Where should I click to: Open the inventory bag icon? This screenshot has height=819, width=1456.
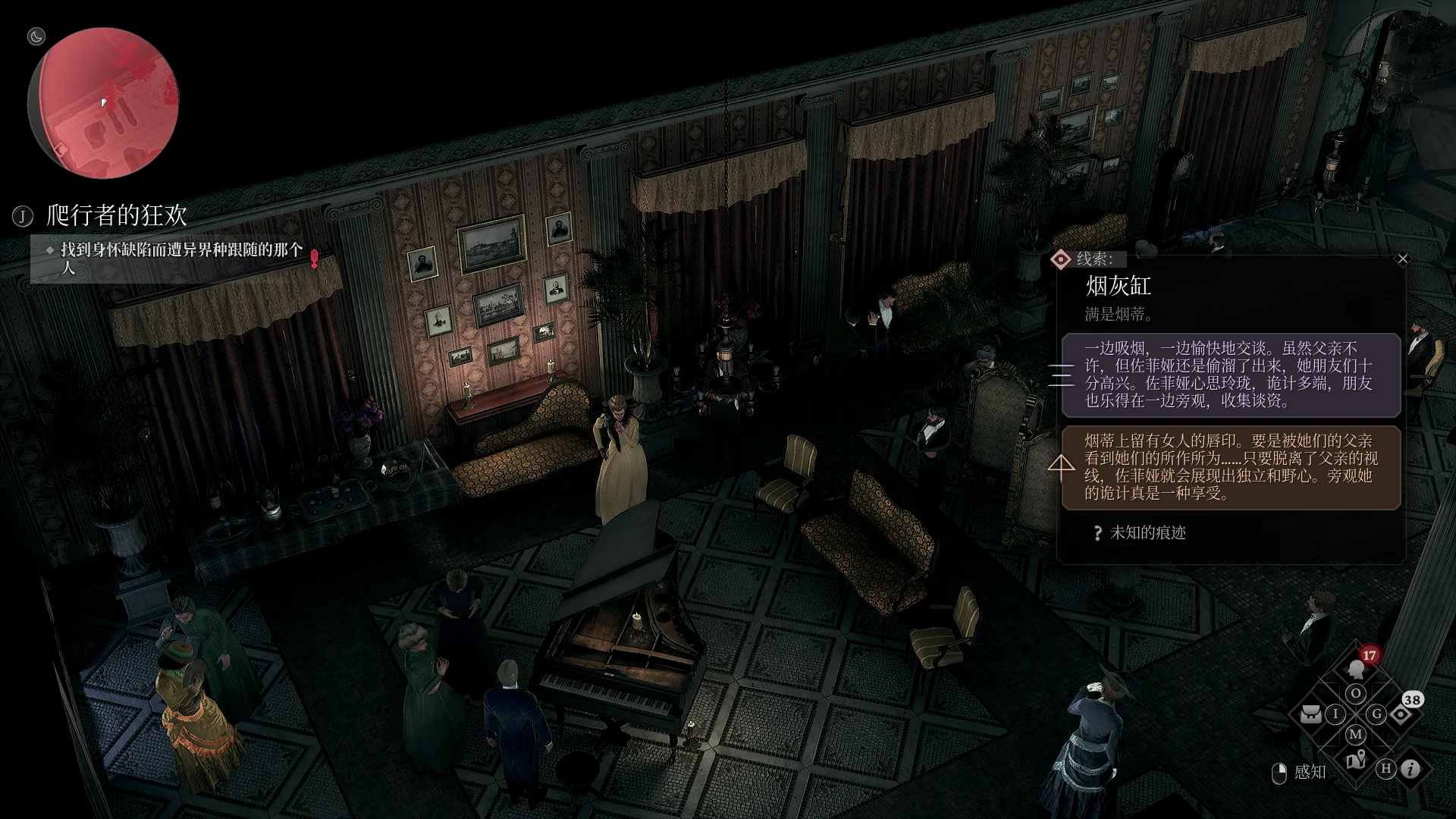(1311, 714)
